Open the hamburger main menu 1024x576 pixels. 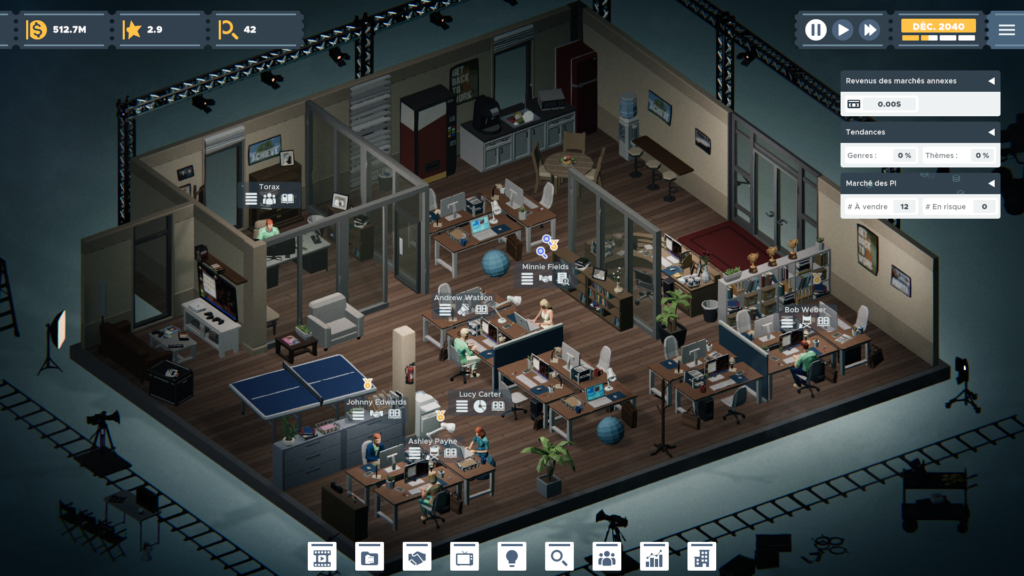click(1006, 30)
